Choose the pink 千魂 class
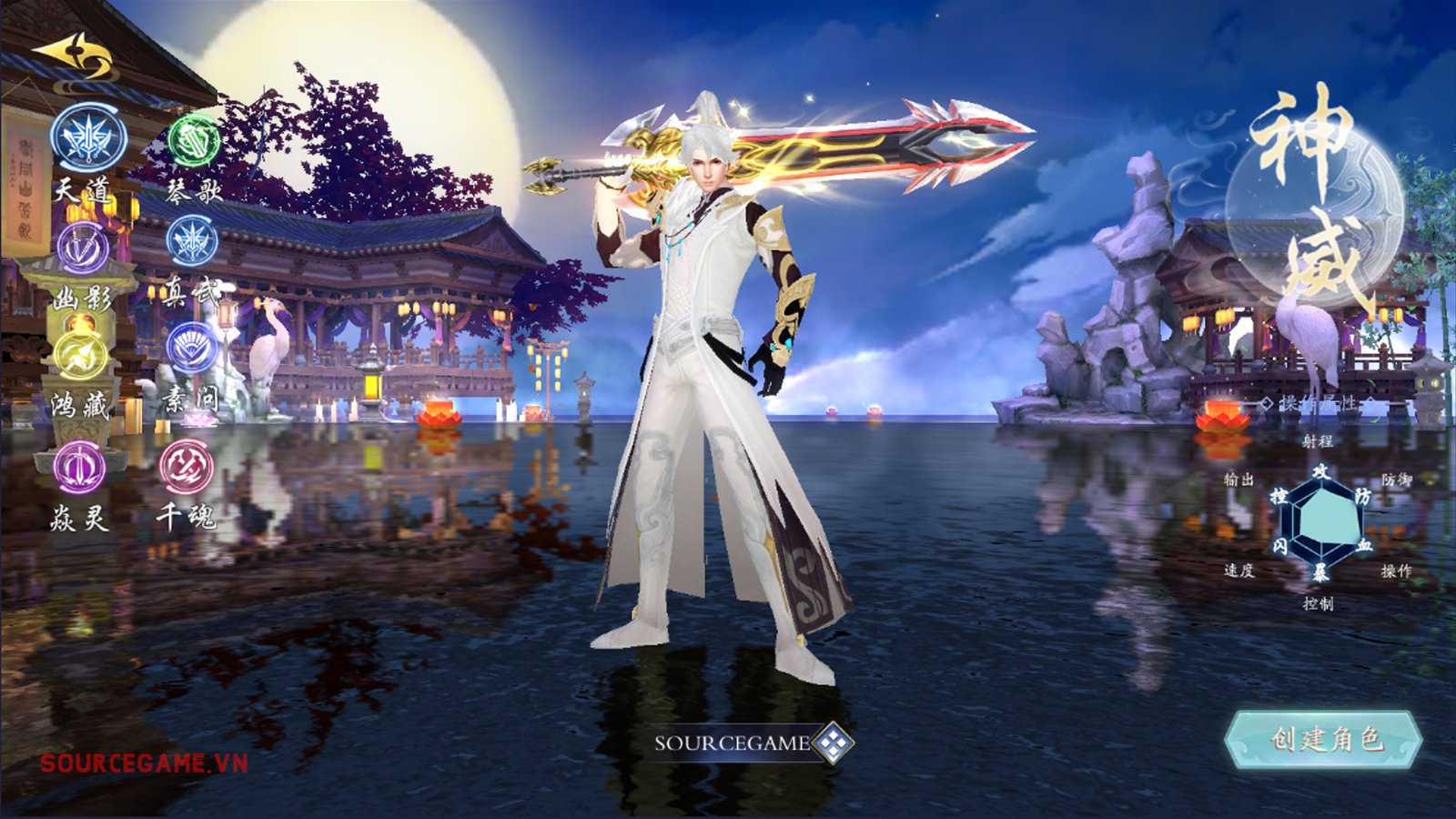 tap(187, 466)
